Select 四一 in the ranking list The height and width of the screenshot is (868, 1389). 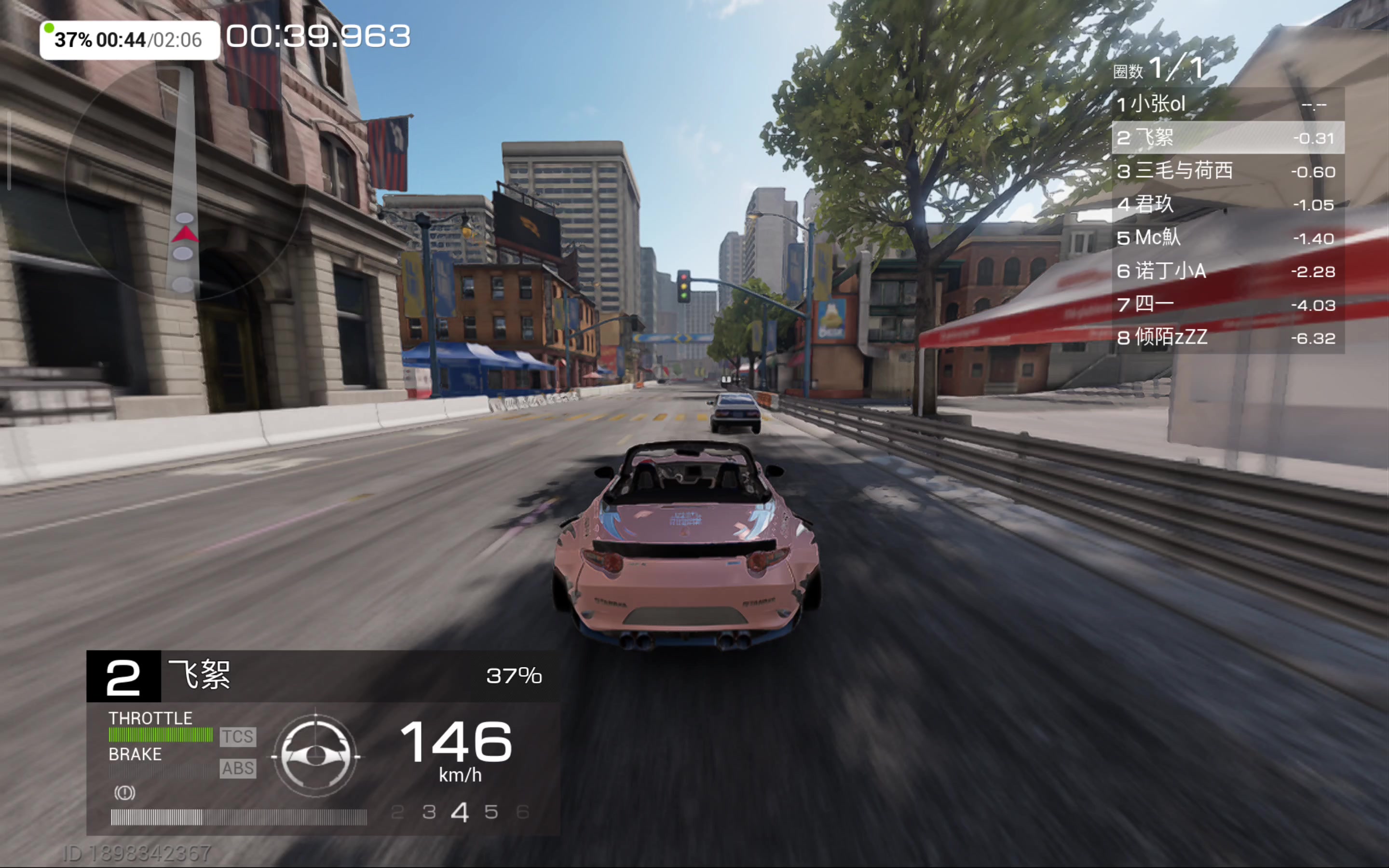1227,304
